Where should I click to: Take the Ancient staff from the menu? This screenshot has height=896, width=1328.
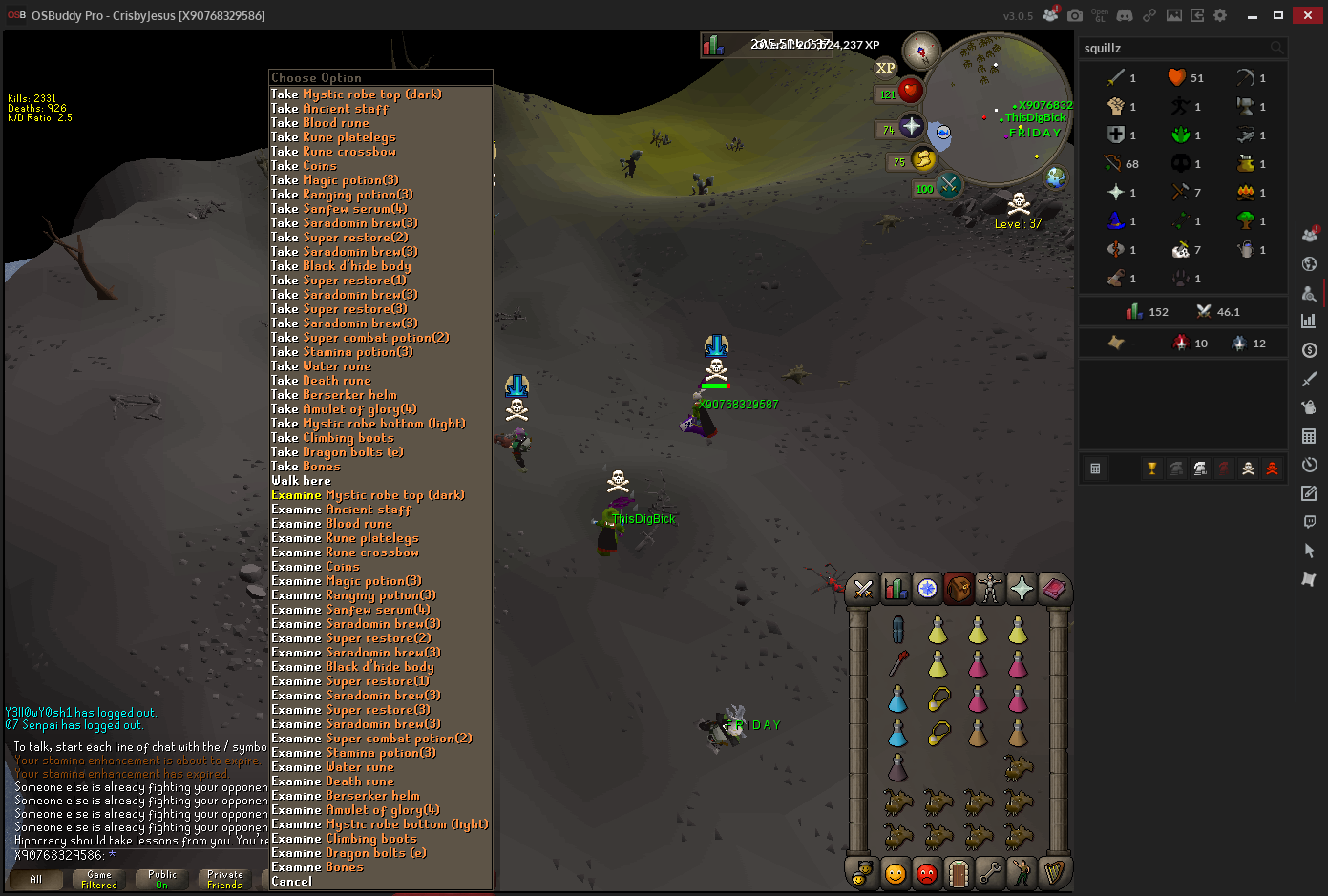(345, 109)
